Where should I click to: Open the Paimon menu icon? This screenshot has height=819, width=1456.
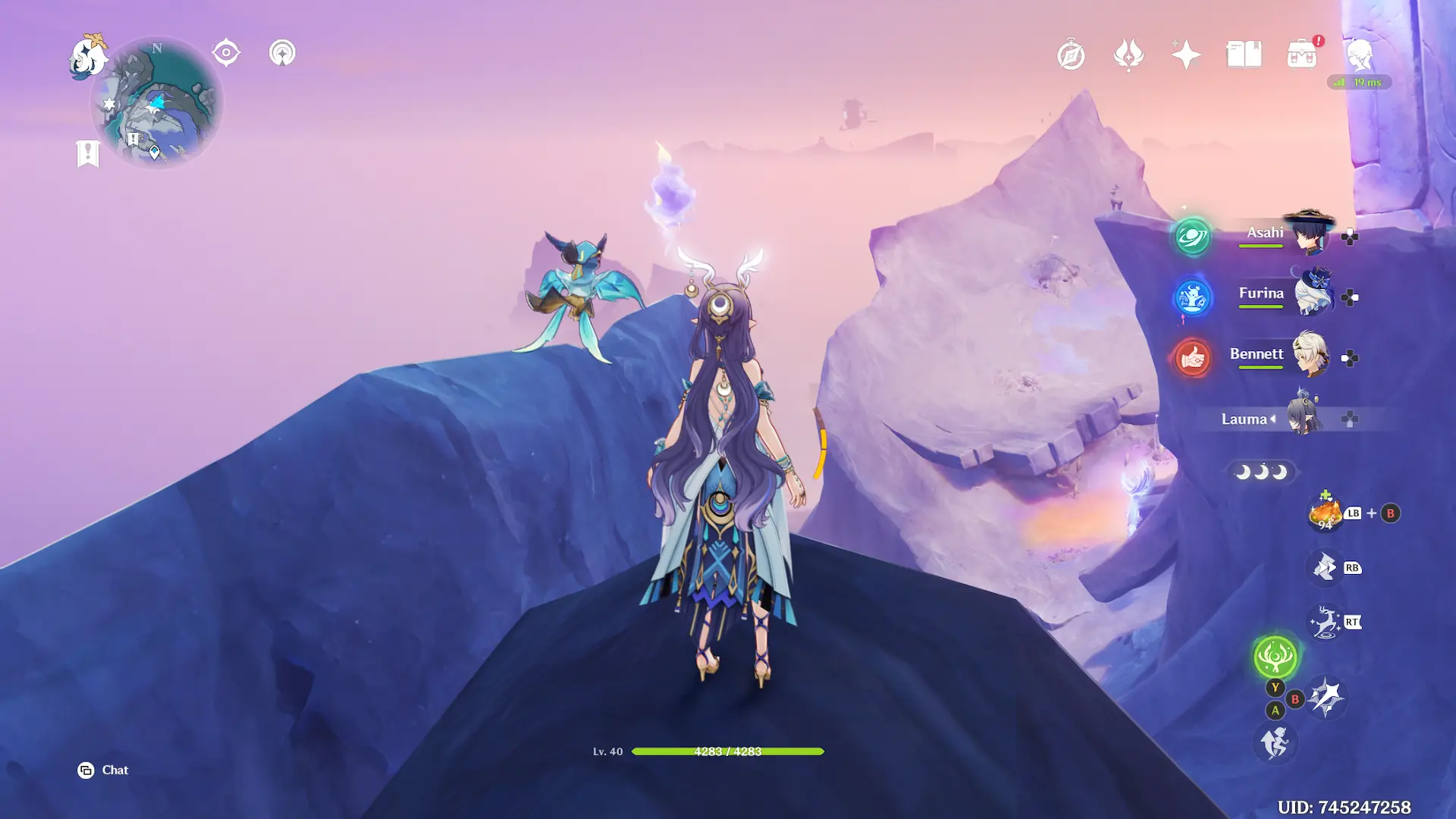tap(88, 57)
